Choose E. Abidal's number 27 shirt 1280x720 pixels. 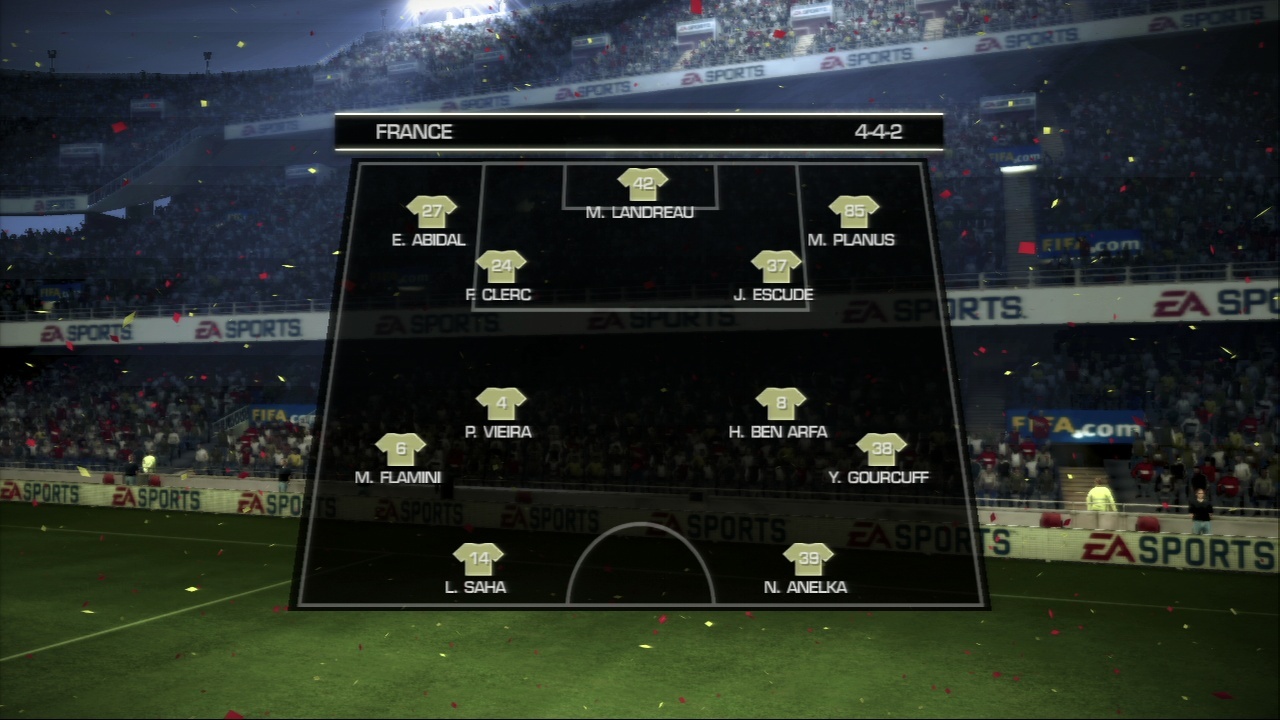[431, 212]
